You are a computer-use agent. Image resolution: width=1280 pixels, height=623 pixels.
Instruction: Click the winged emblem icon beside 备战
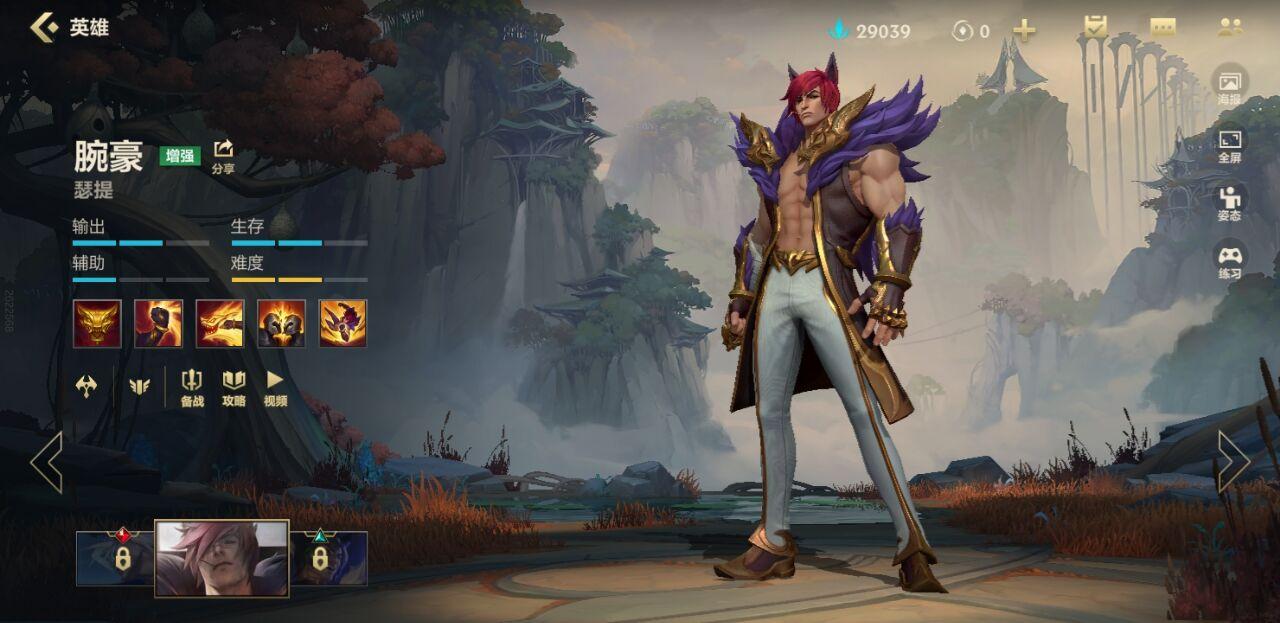139,386
